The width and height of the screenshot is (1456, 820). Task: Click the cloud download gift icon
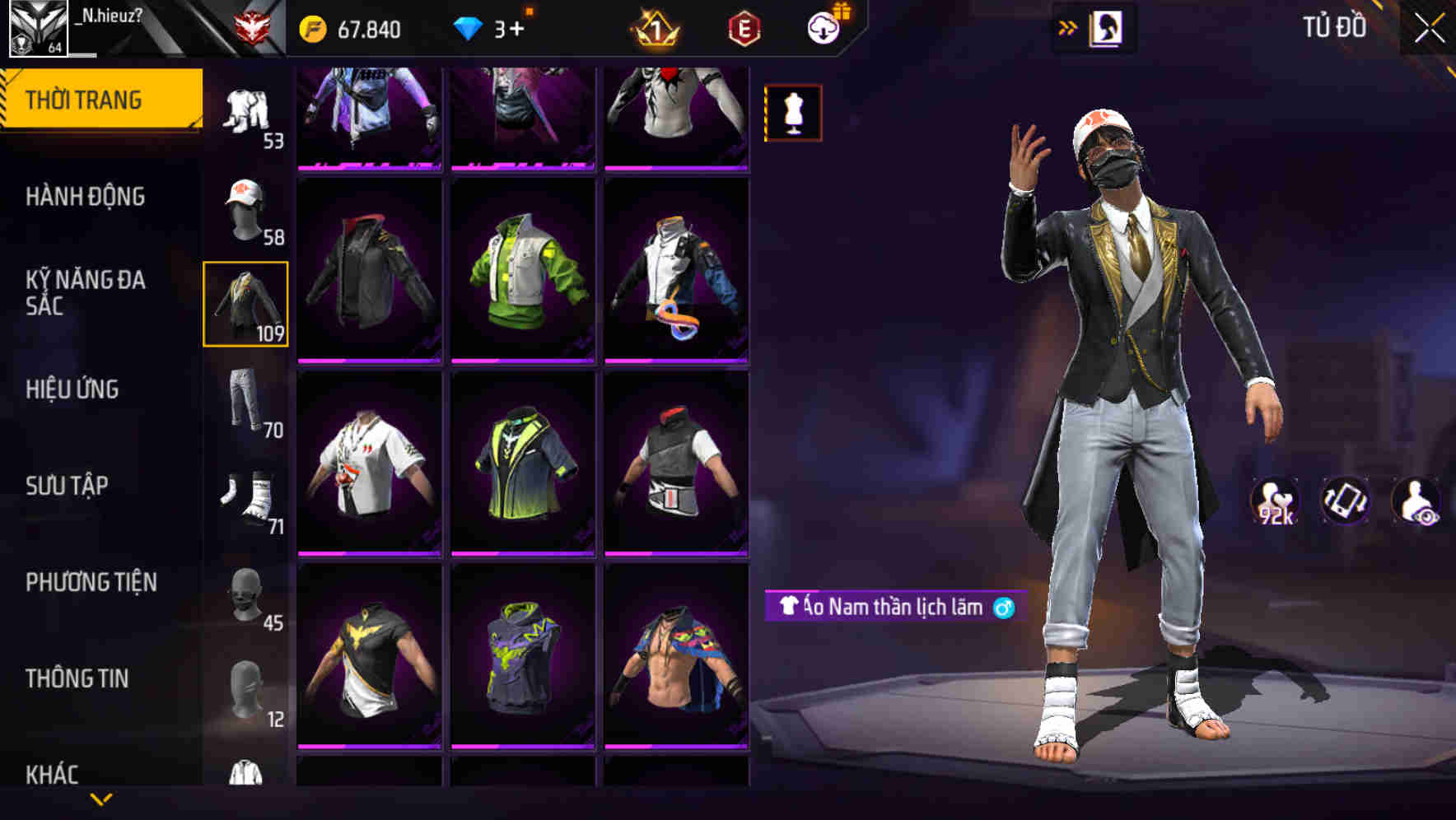[821, 28]
